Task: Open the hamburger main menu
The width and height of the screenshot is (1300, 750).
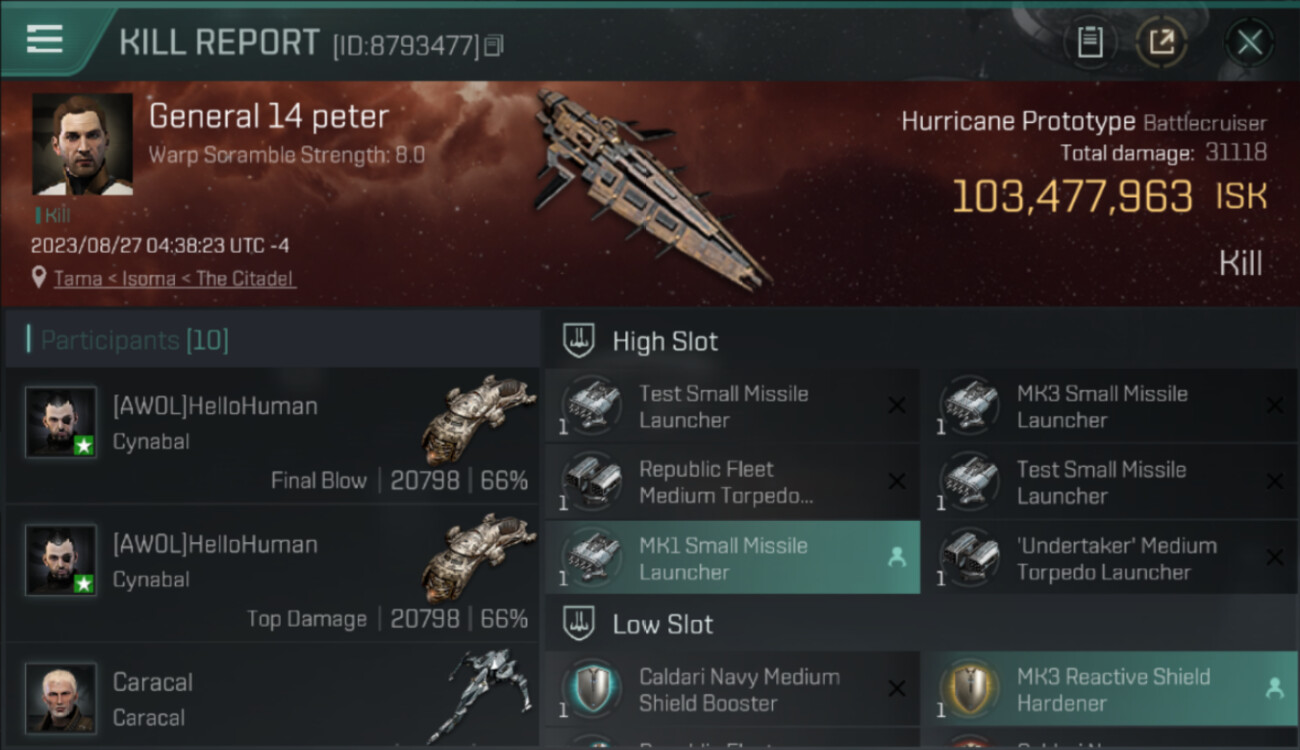Action: 45,40
